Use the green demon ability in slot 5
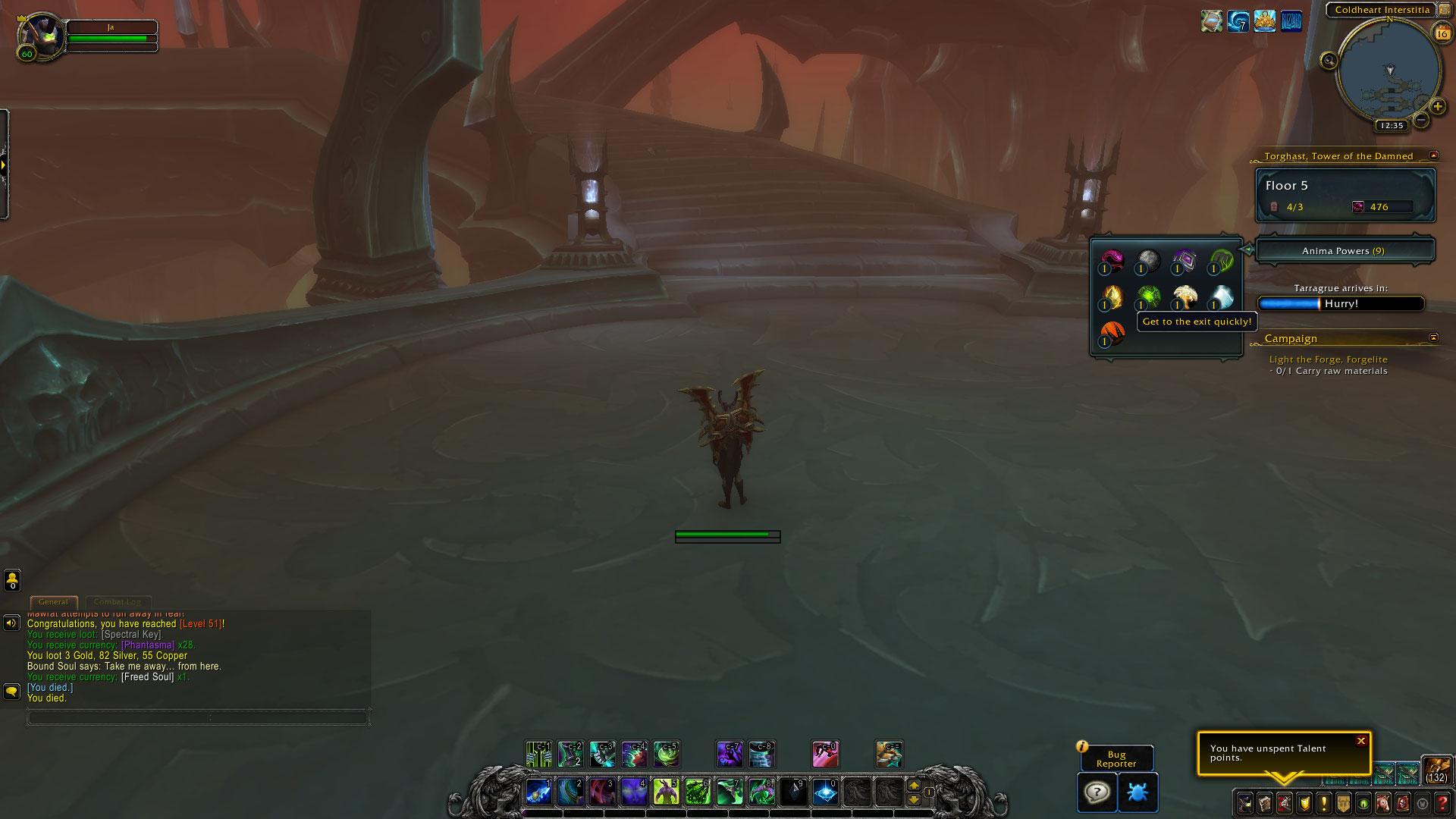Viewport: 1456px width, 819px height. [x=666, y=792]
